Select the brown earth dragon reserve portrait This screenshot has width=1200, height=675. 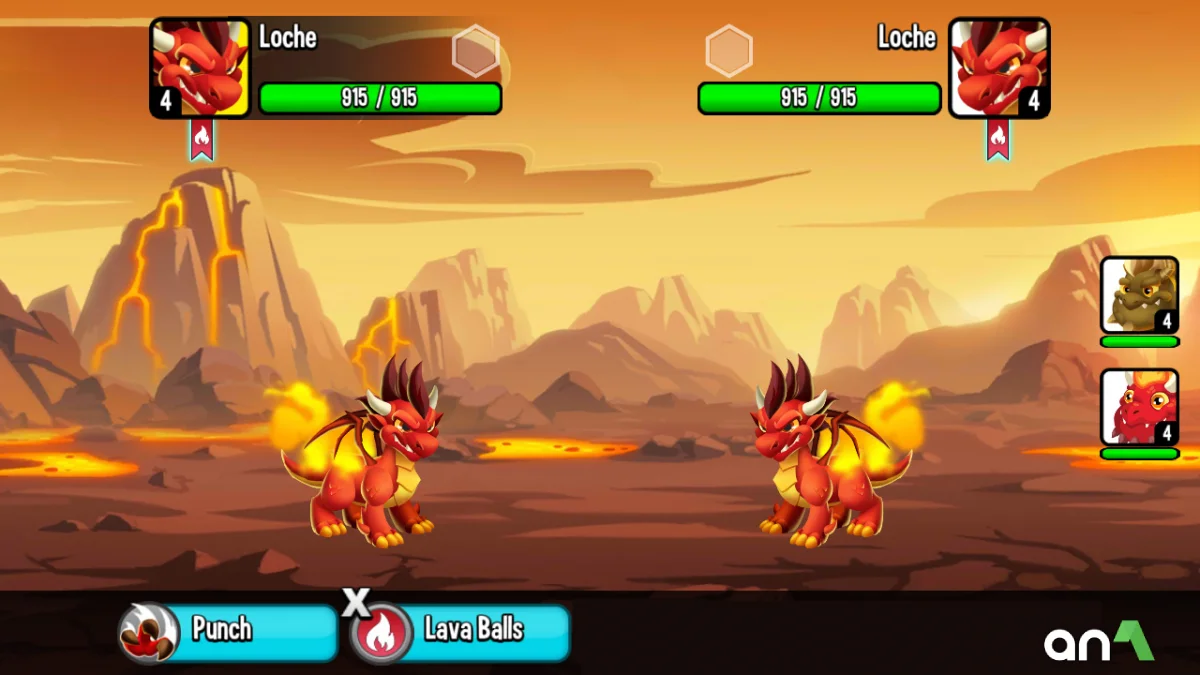point(1139,295)
